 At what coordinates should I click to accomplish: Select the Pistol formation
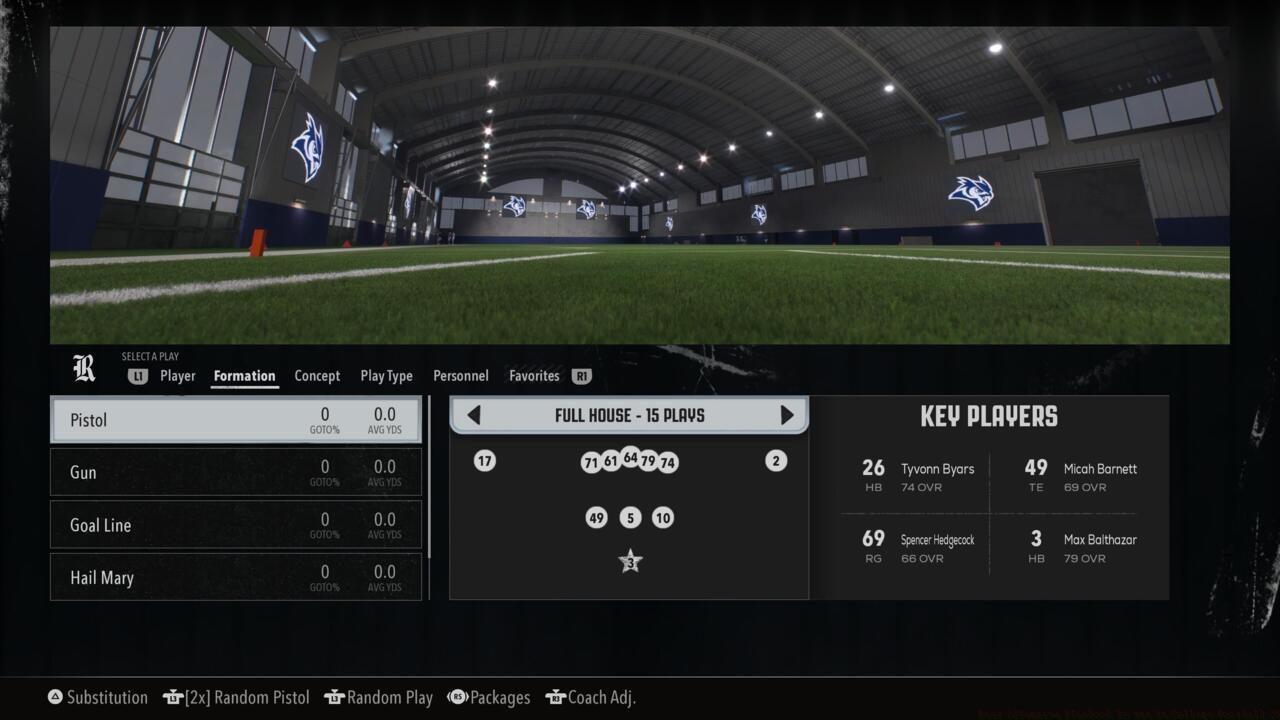236,420
